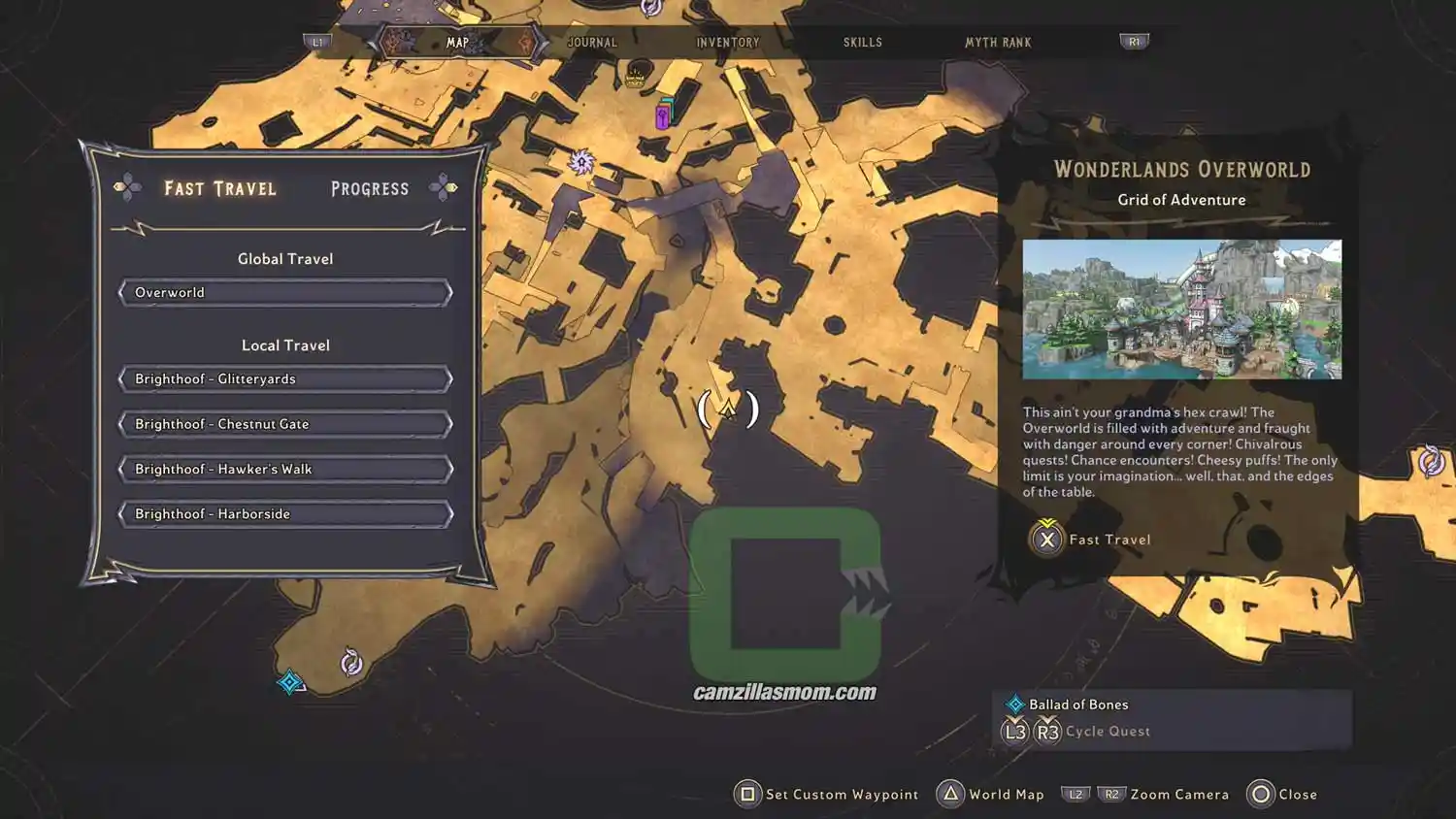Image resolution: width=1456 pixels, height=819 pixels.
Task: Go to the Skills tab
Action: (862, 43)
